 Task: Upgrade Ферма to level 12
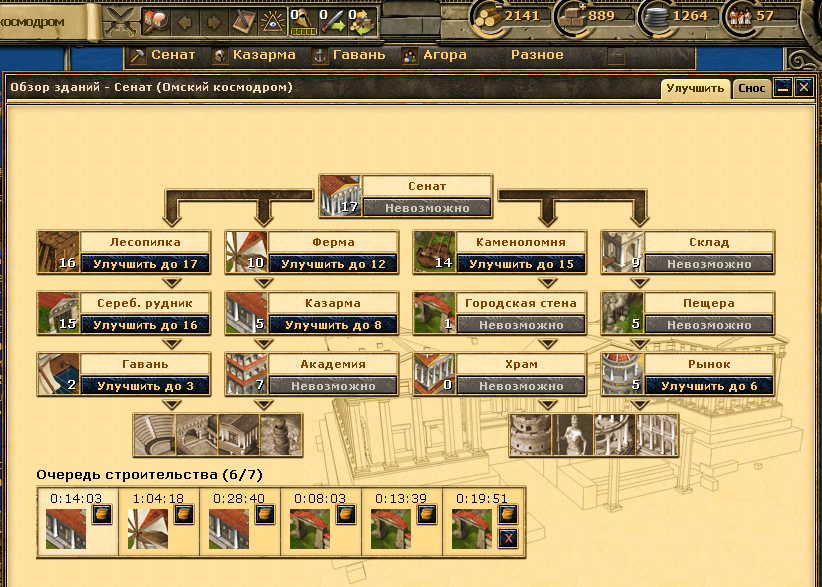pos(334,265)
